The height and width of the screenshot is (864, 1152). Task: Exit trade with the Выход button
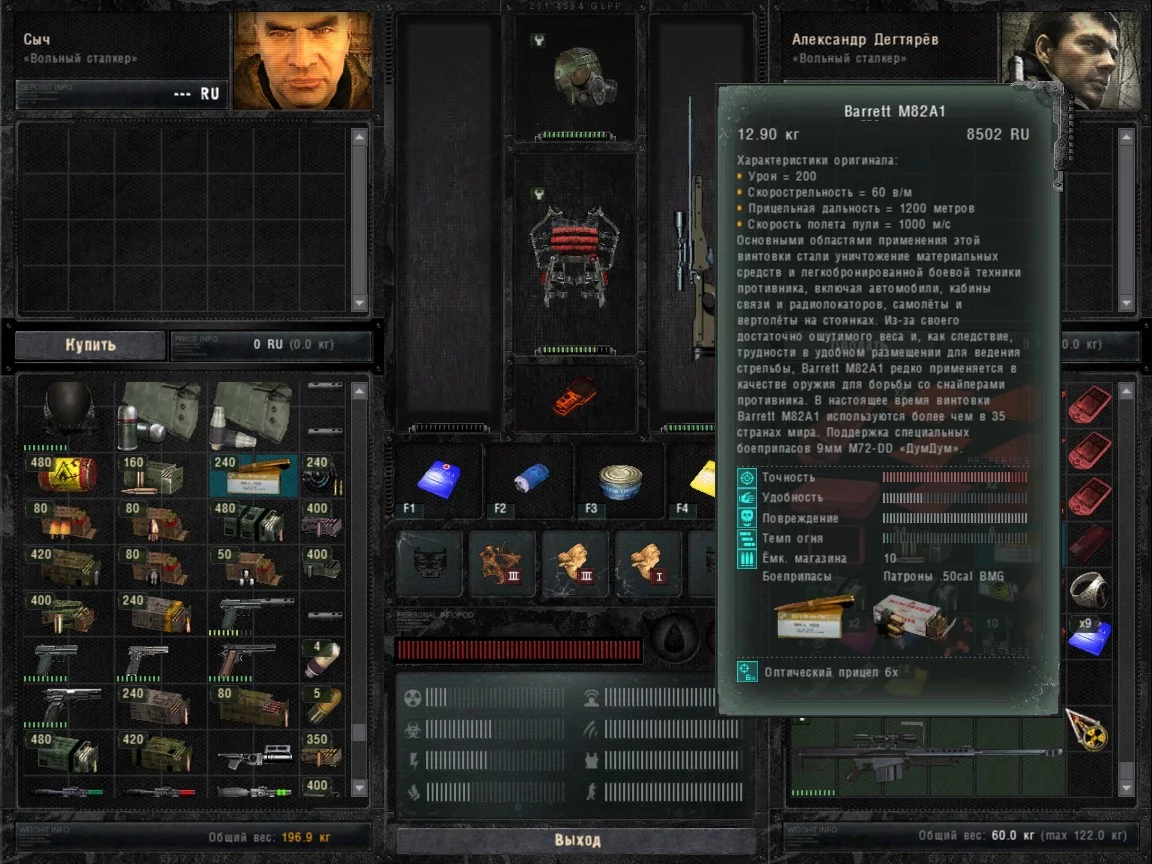[x=576, y=839]
